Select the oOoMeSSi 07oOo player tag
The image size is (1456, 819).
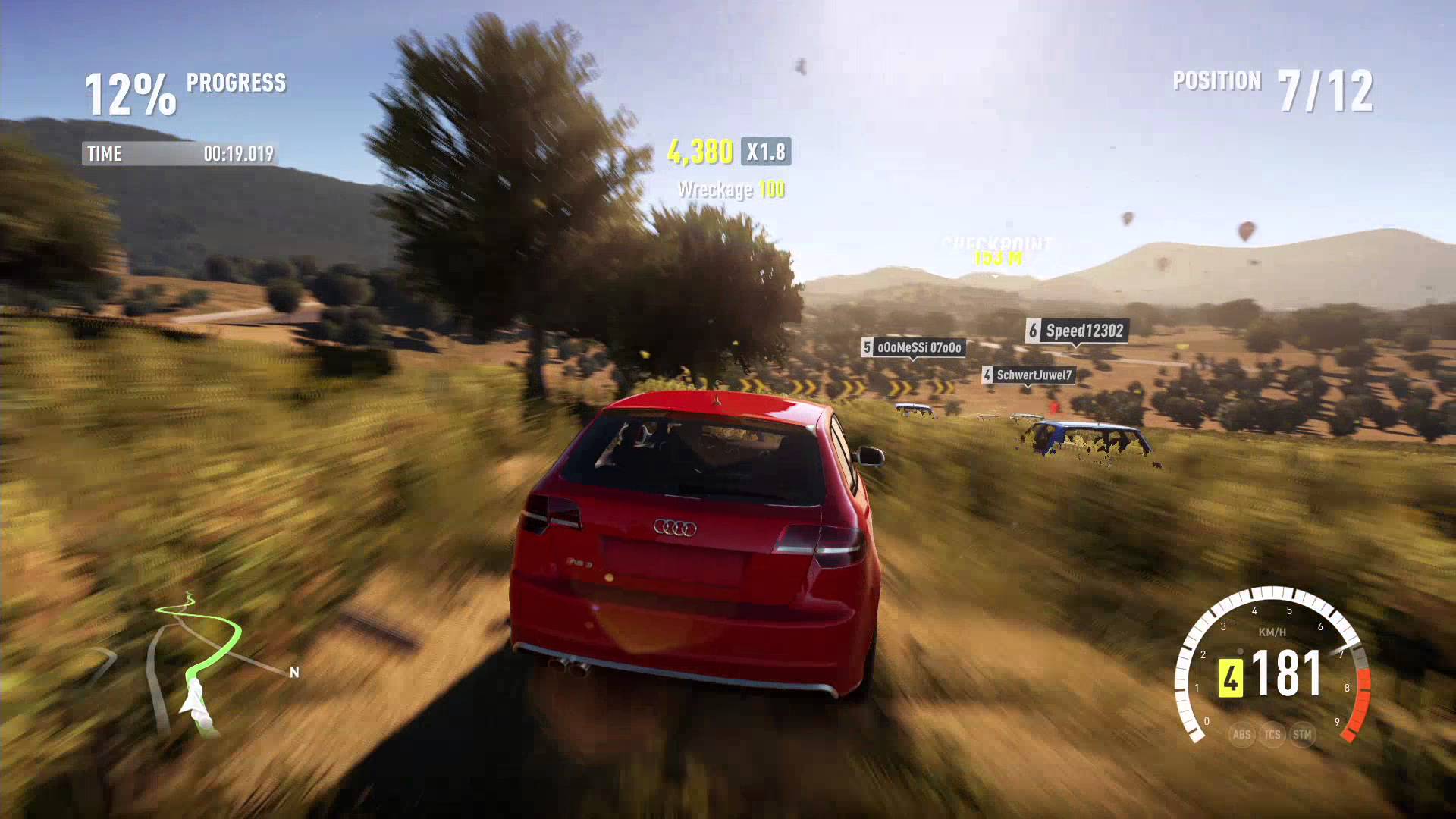[913, 347]
